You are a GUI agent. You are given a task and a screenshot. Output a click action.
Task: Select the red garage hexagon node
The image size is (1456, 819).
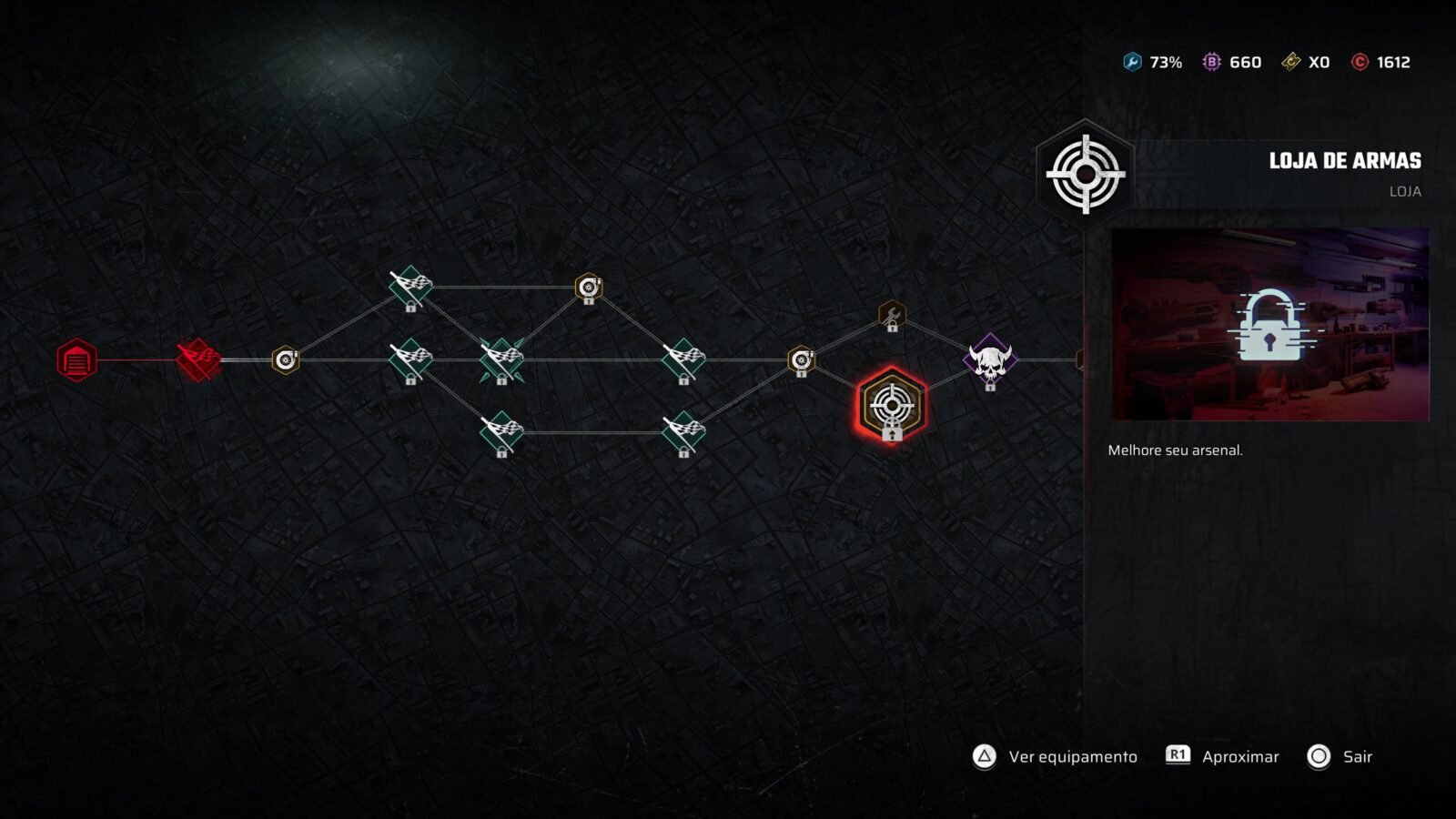coord(76,360)
